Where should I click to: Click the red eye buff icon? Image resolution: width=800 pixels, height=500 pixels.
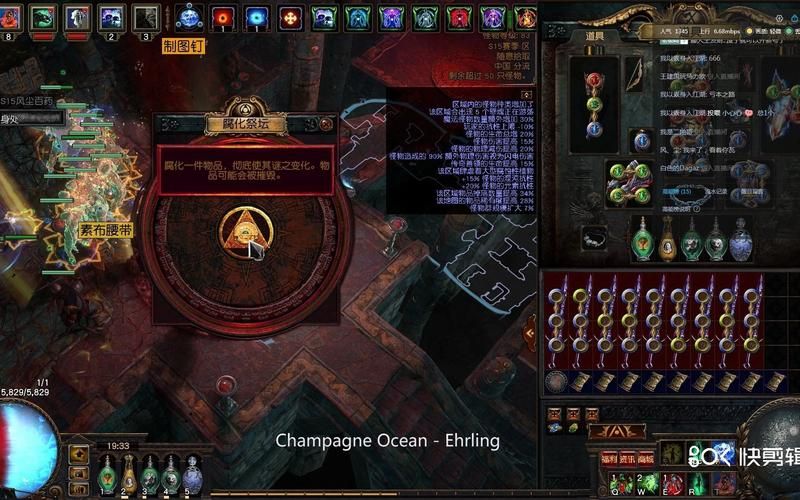pyautogui.click(x=223, y=17)
